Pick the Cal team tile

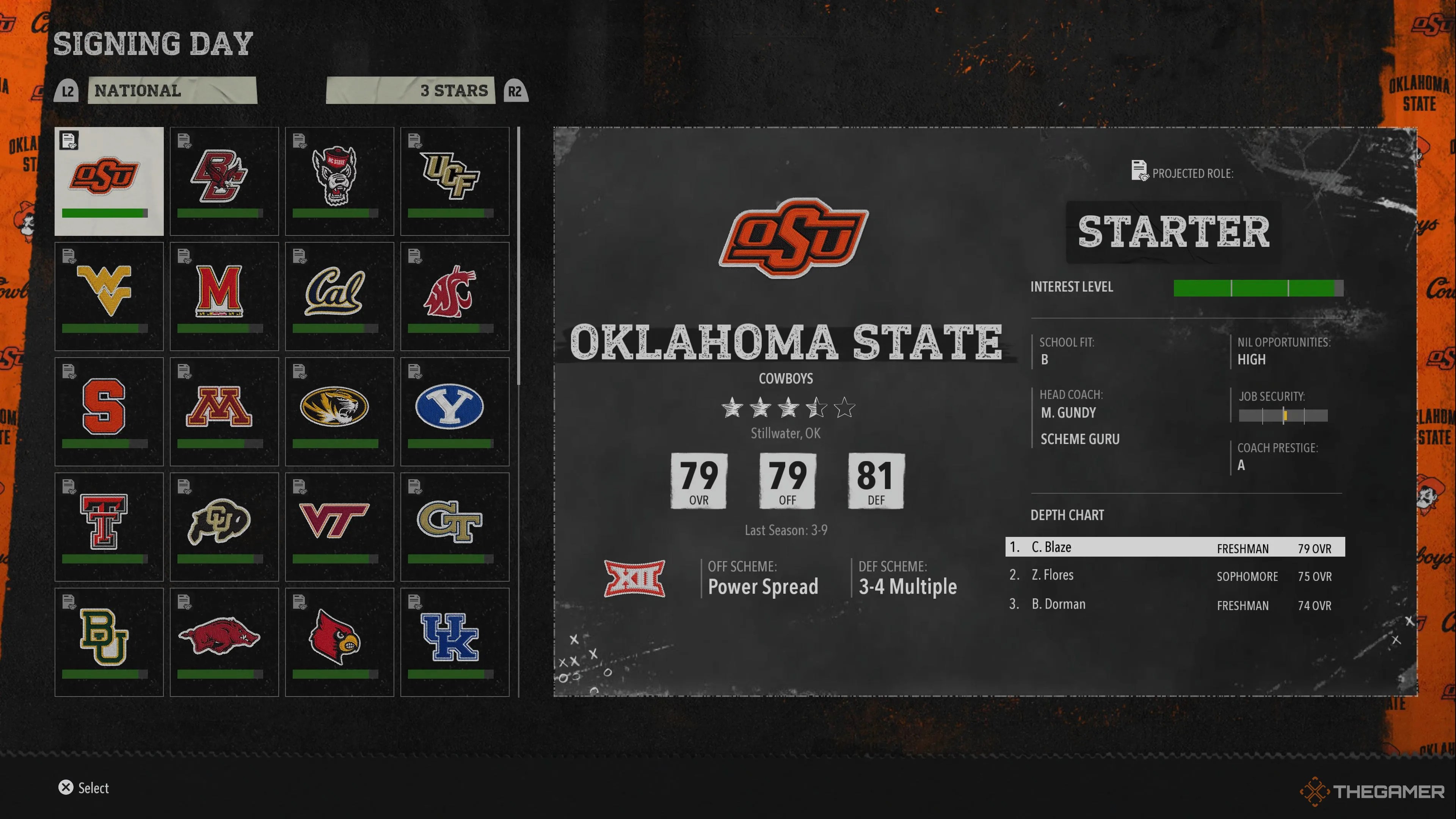(339, 296)
